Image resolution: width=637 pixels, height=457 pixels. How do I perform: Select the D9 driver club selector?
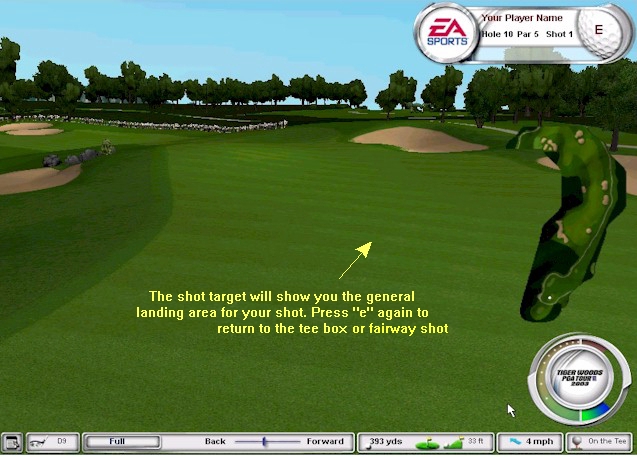[53, 441]
